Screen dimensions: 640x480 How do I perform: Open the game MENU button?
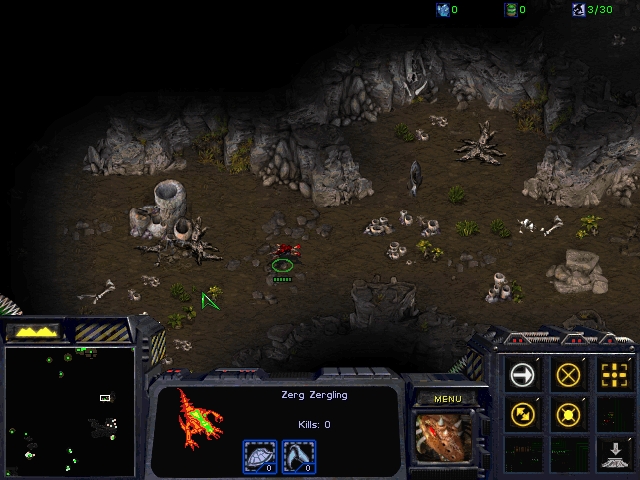click(446, 399)
